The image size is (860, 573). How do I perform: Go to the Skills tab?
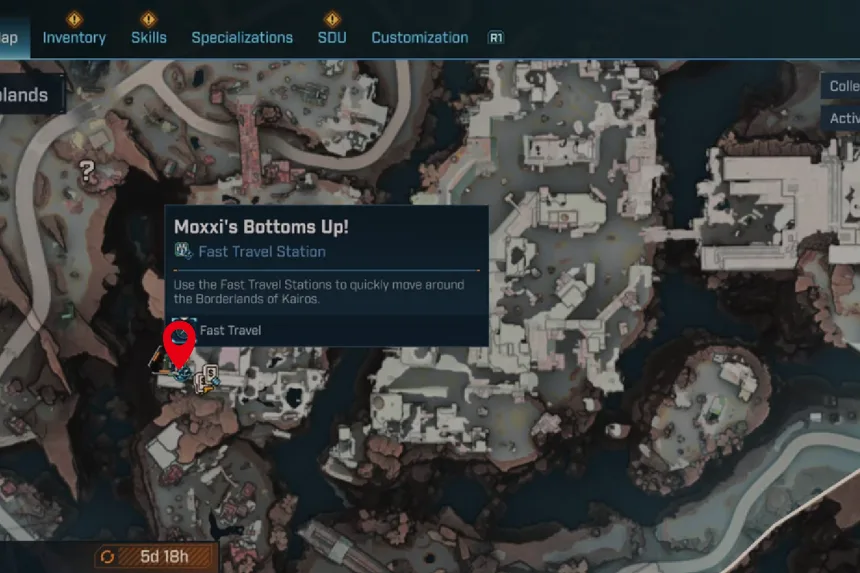point(149,38)
